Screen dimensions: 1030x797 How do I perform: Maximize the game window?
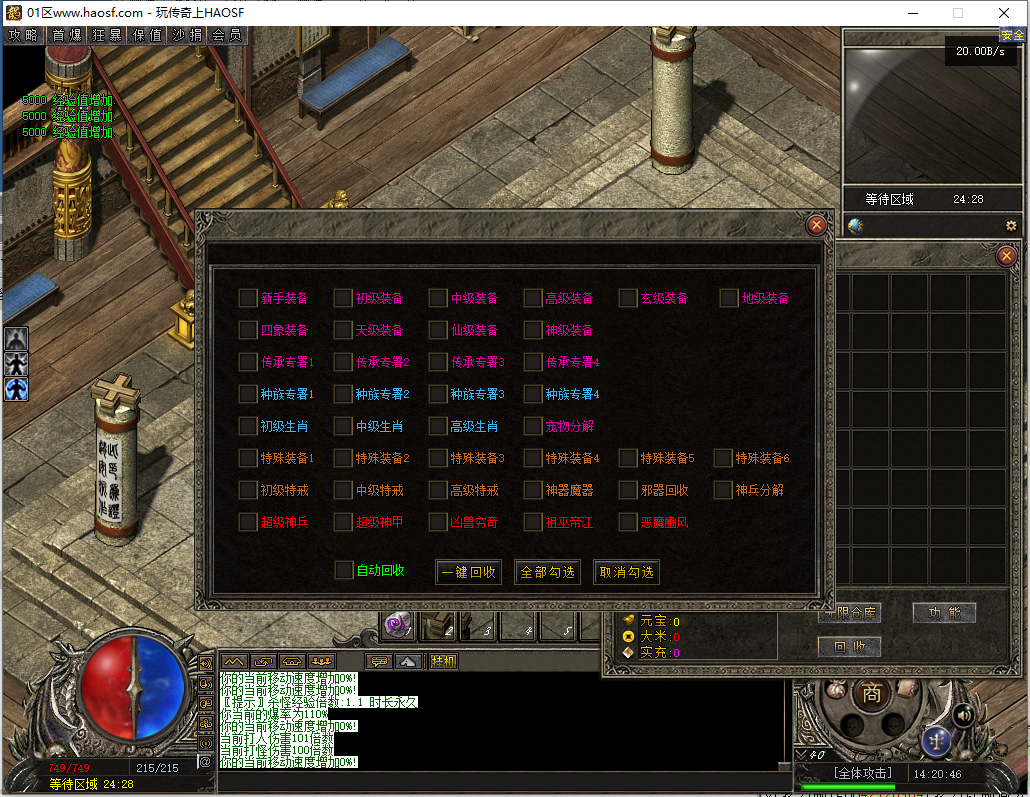pos(957,13)
